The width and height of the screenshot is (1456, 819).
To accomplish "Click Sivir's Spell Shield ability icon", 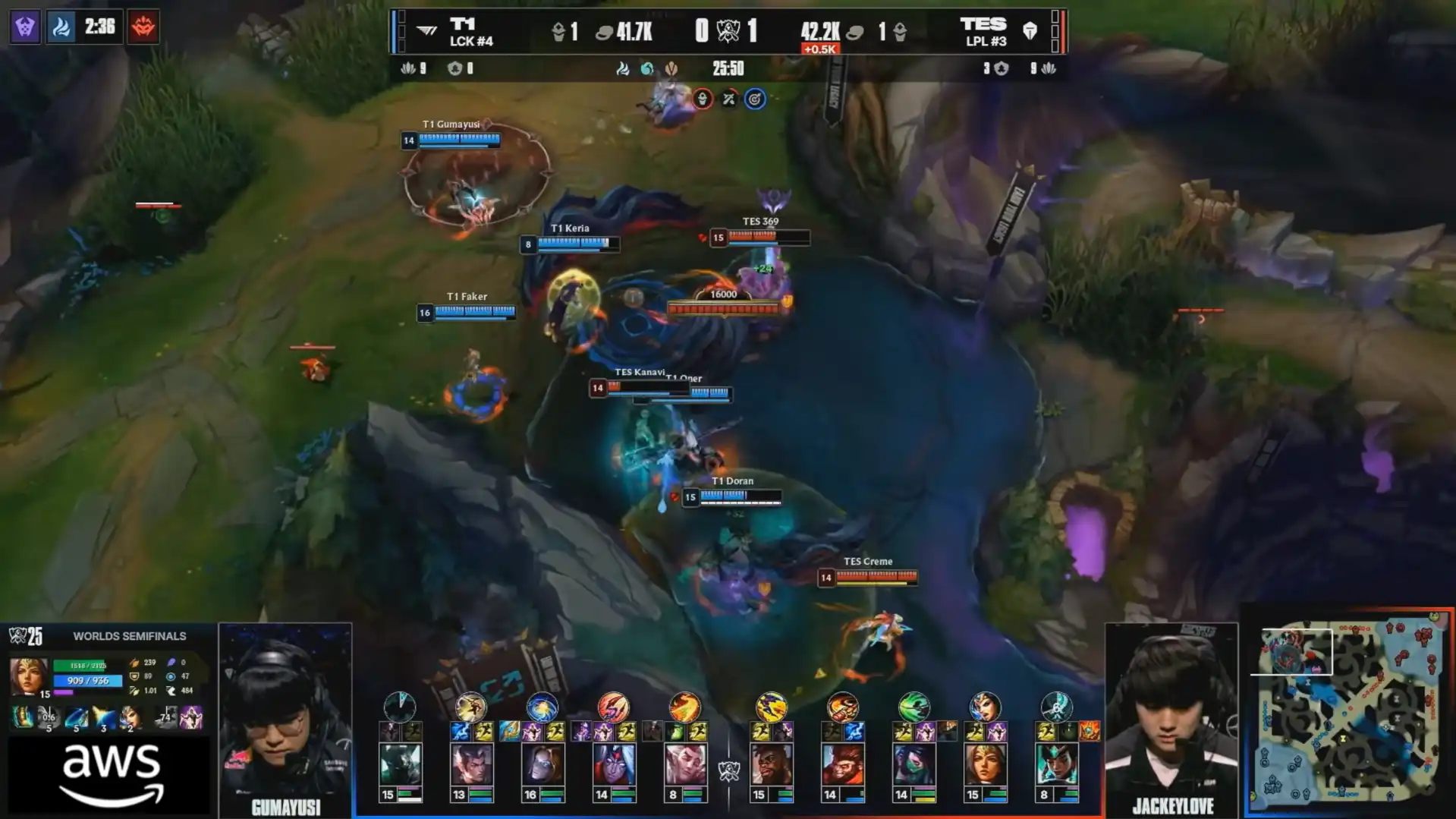I will point(103,717).
